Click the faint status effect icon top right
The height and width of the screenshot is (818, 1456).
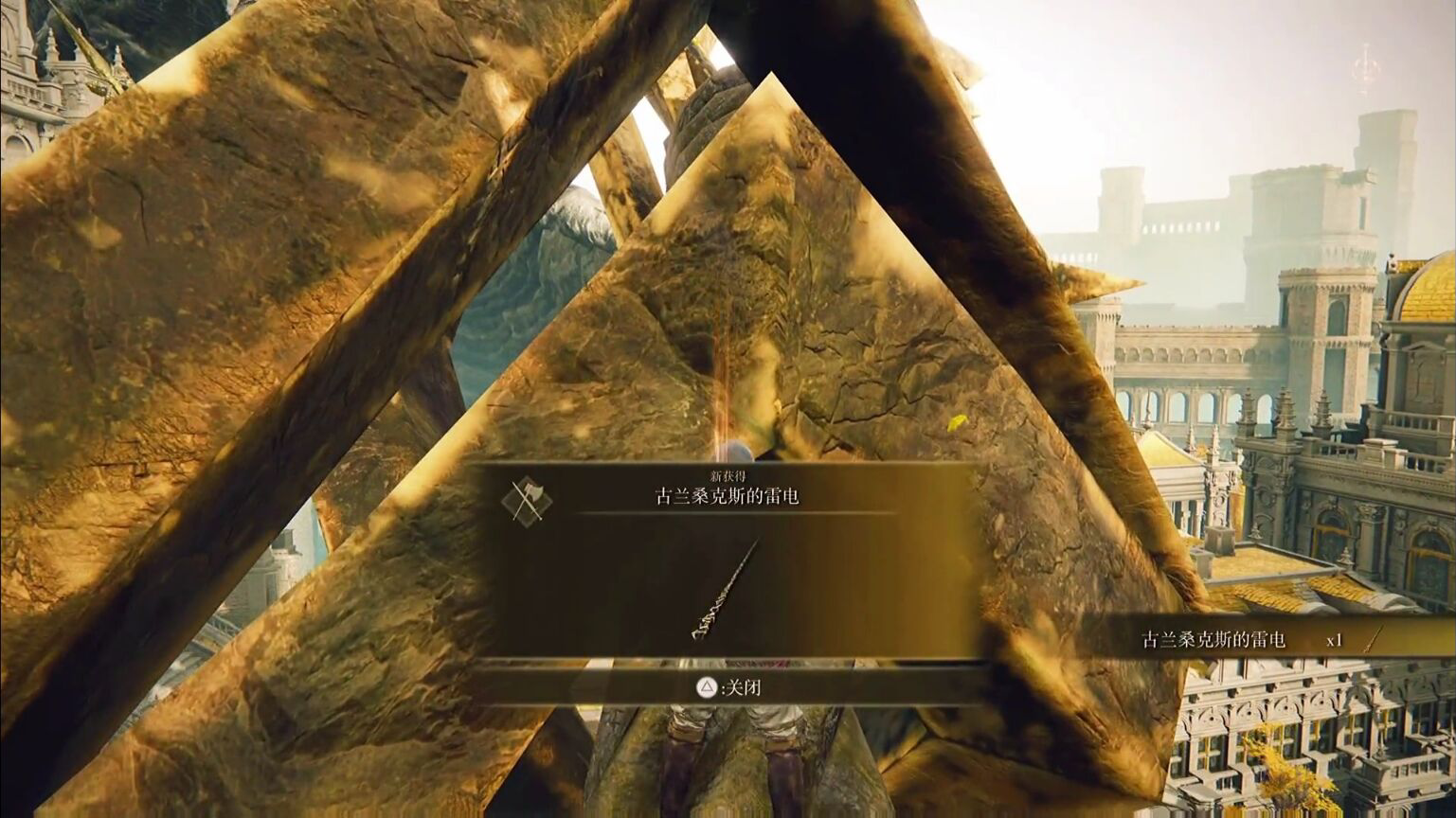point(1367,66)
